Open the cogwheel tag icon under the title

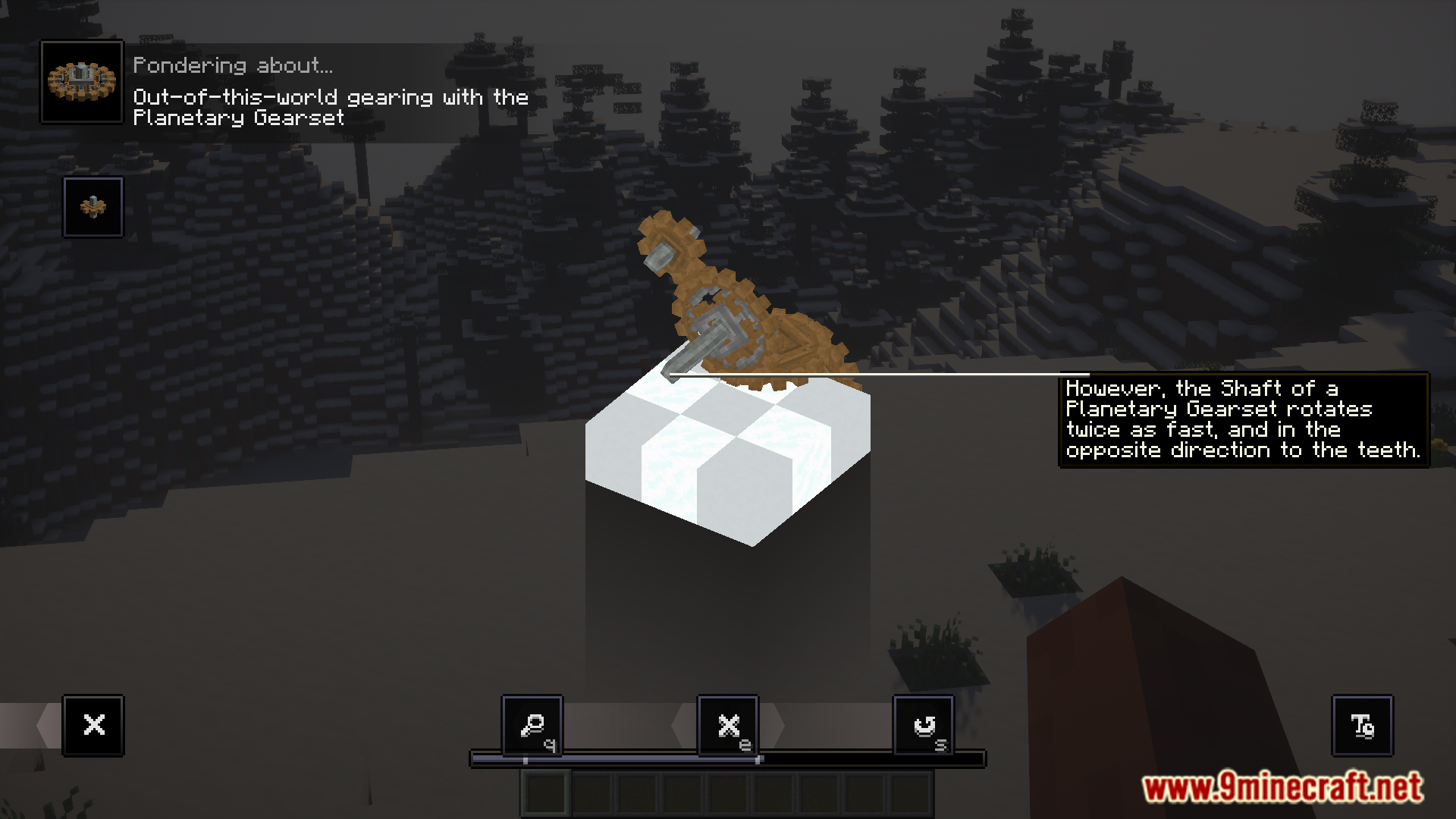pyautogui.click(x=93, y=207)
